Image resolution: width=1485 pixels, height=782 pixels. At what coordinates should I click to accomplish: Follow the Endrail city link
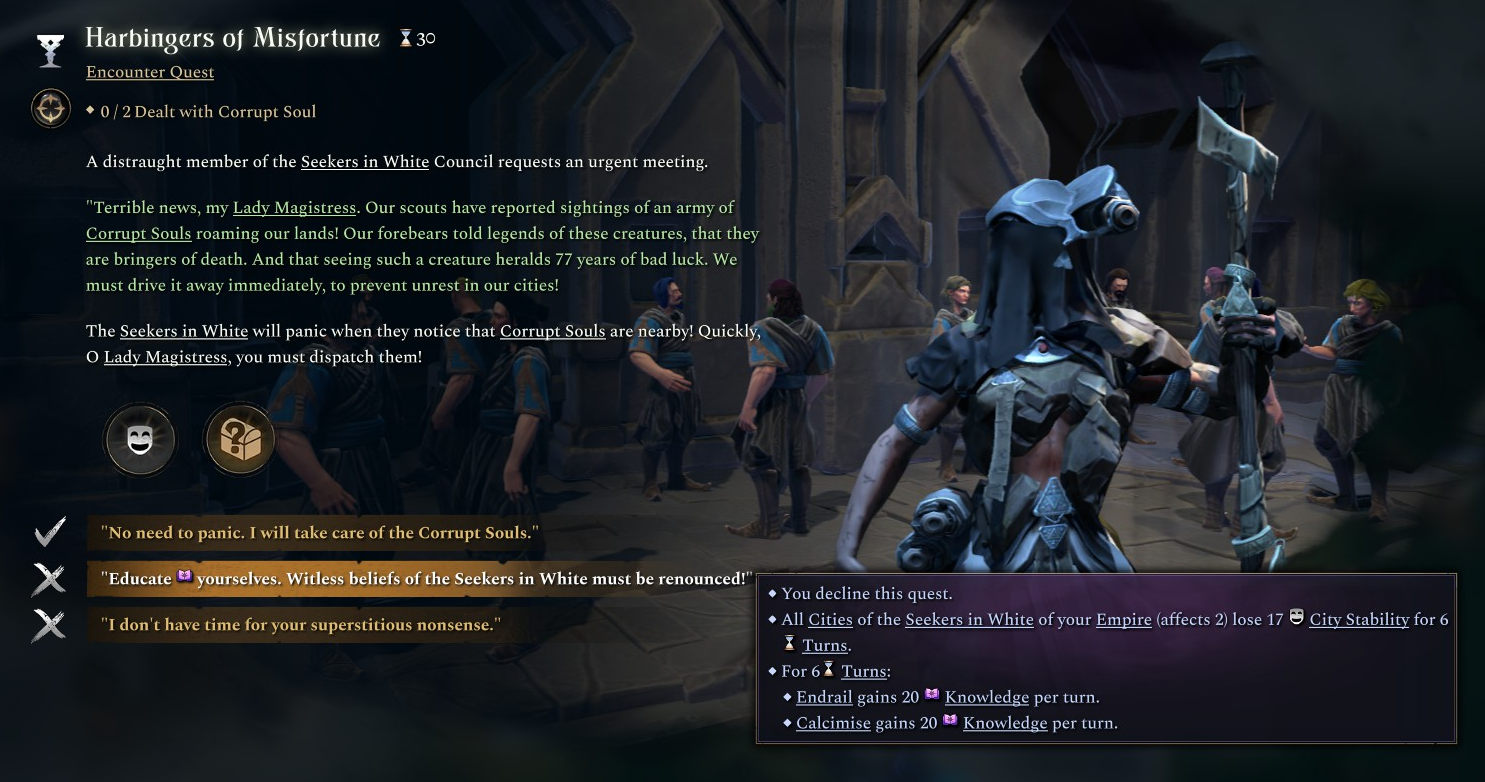click(x=824, y=697)
